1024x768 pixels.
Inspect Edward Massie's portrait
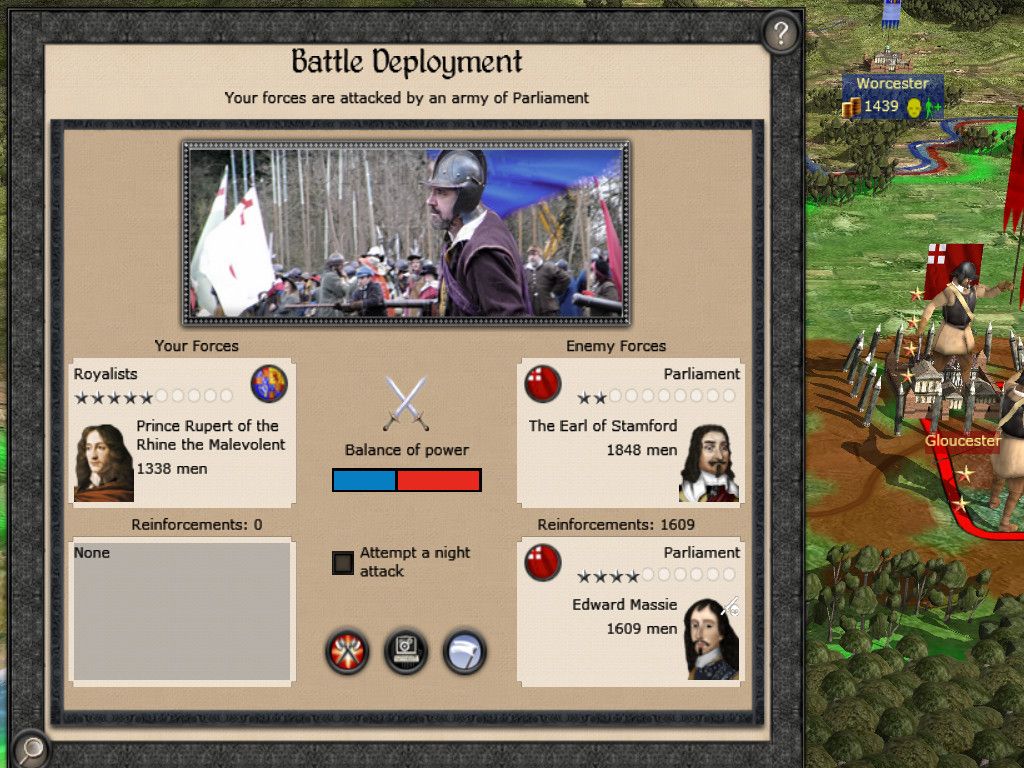pos(711,639)
